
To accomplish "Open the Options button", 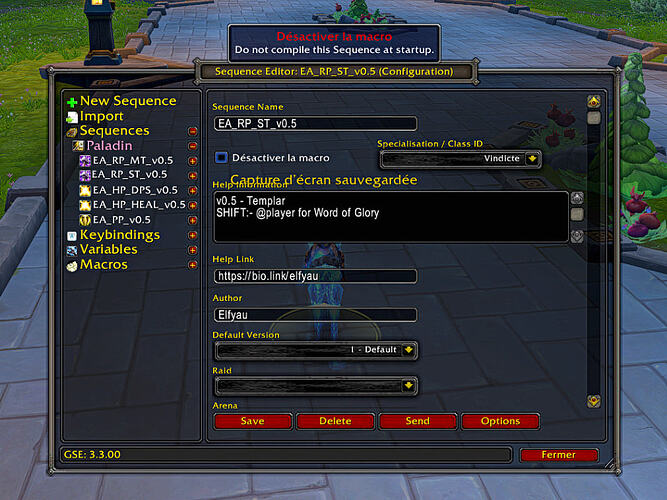I will tap(500, 422).
